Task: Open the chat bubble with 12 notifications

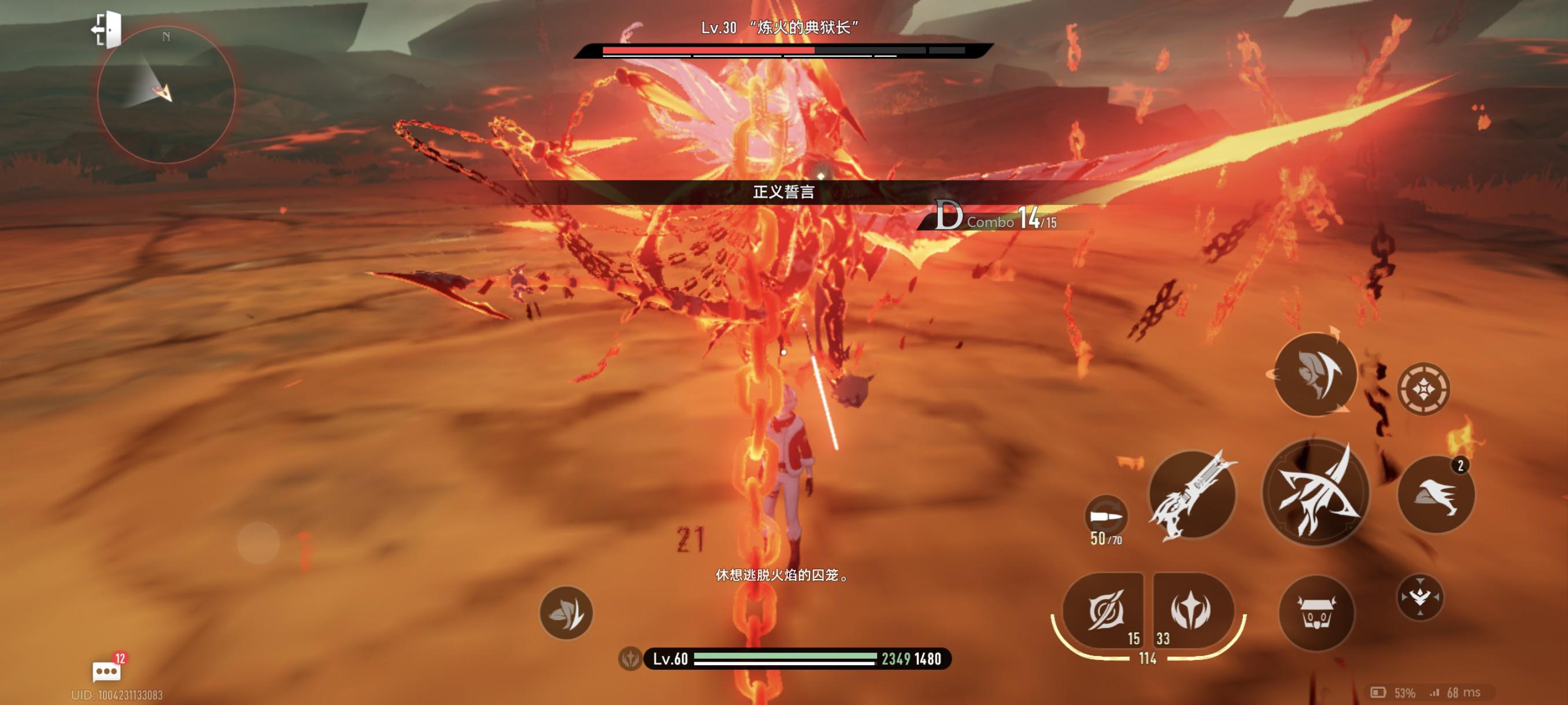Action: [106, 671]
